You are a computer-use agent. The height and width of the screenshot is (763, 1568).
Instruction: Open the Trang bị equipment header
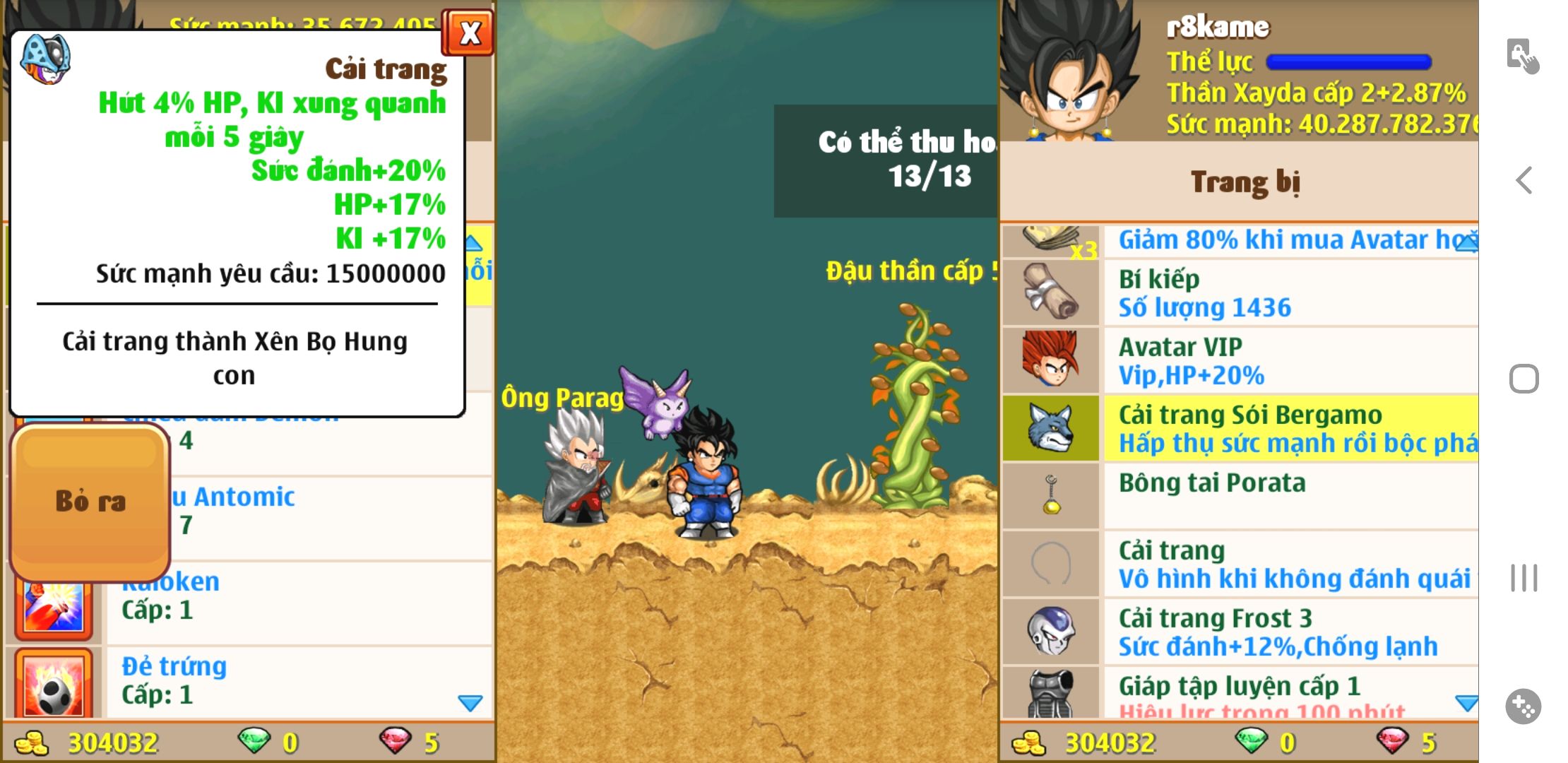[x=1245, y=182]
